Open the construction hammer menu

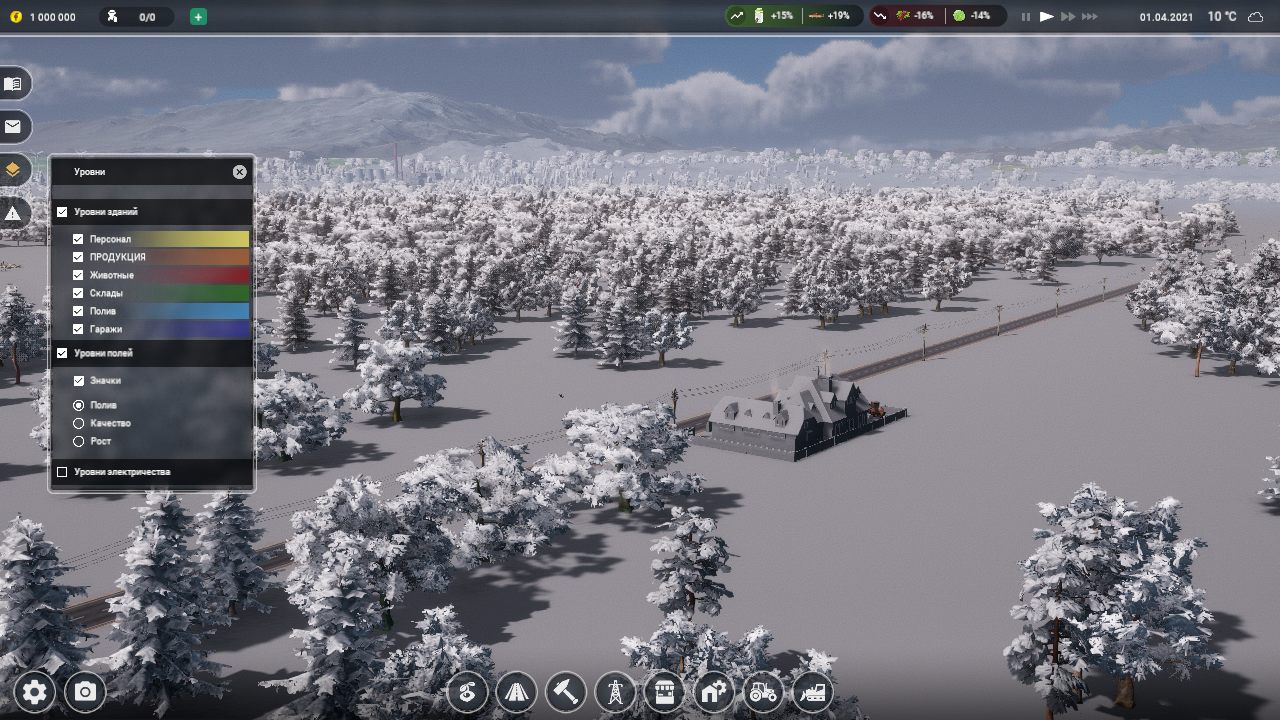click(565, 691)
